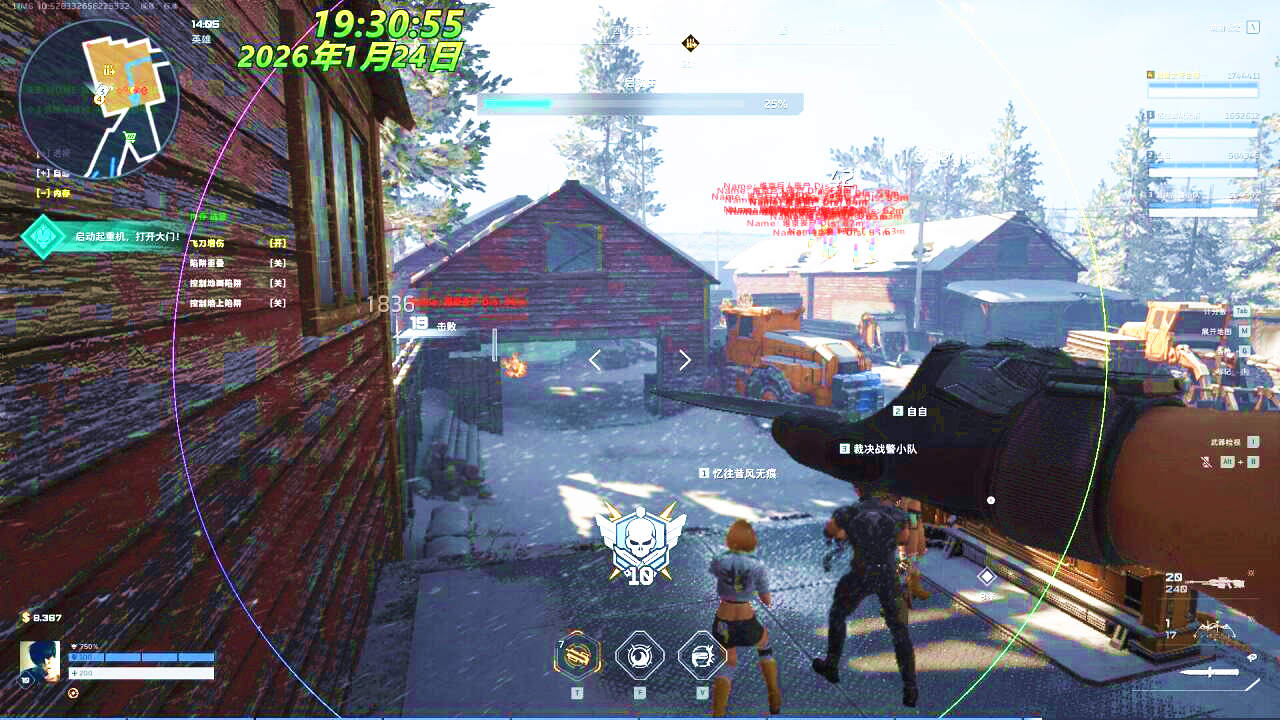Collapse the 内存 overlay section
This screenshot has width=1280, height=720.
click(43, 193)
